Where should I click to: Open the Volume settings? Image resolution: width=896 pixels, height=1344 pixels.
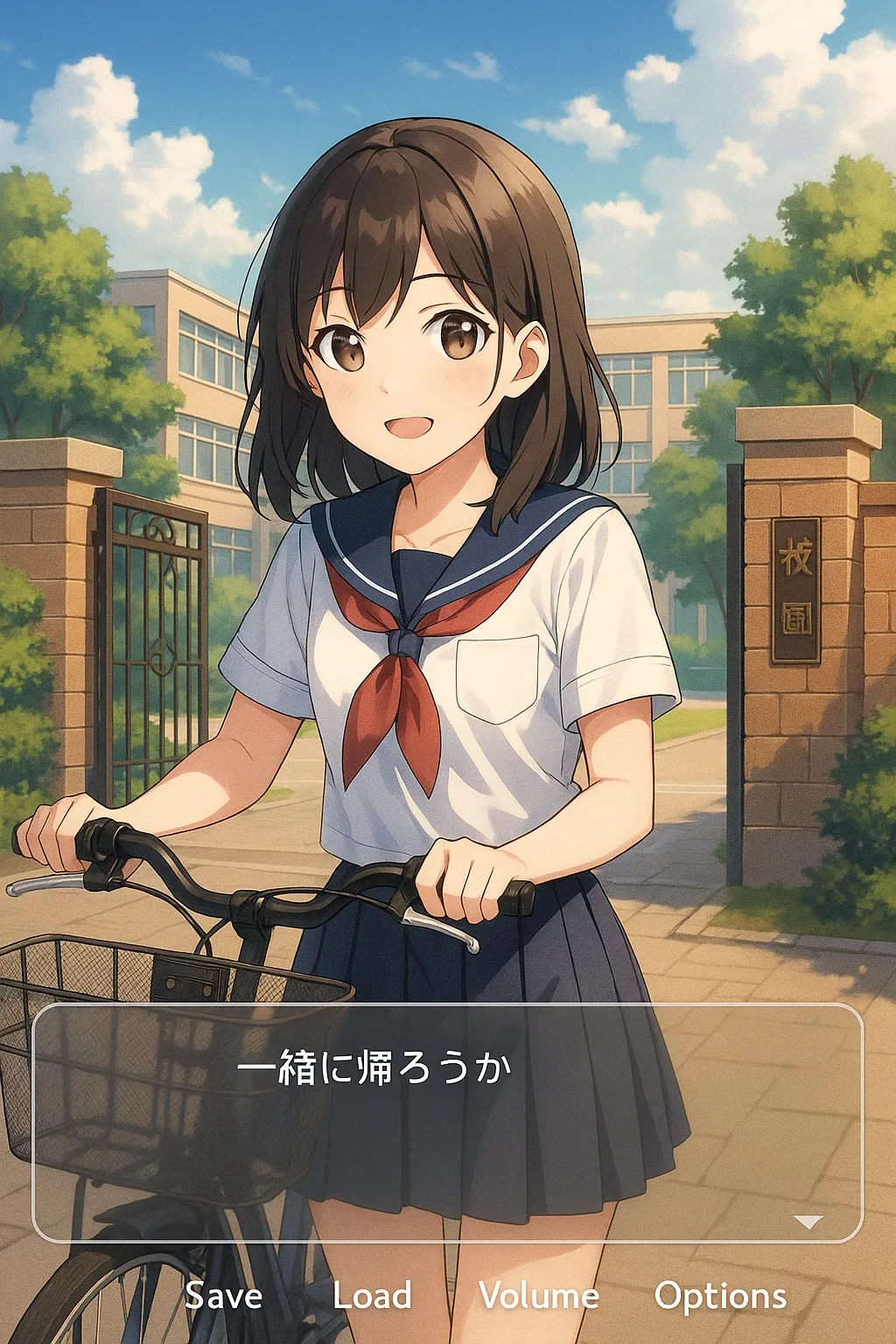tap(539, 1296)
